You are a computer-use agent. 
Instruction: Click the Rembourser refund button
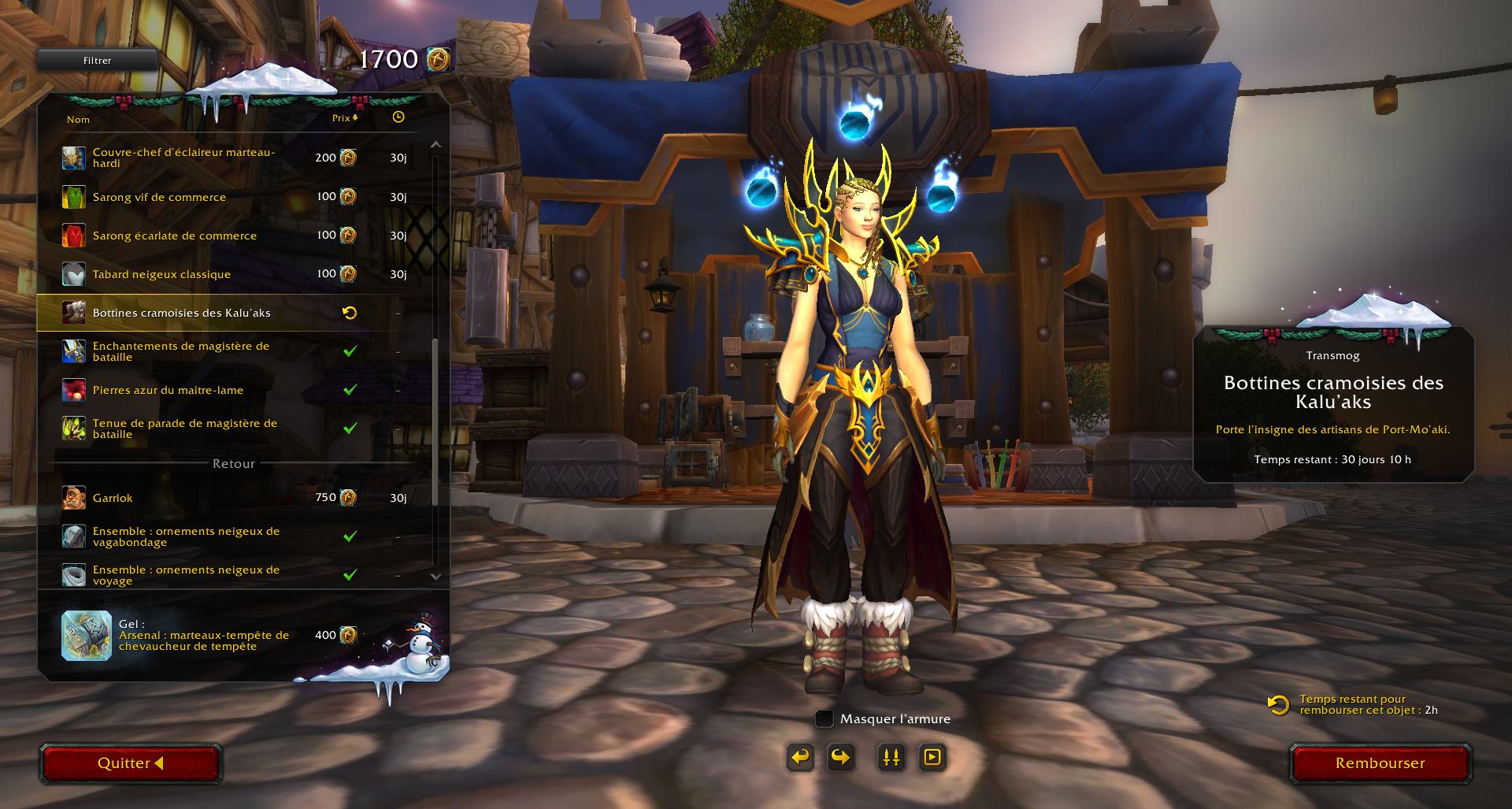click(1380, 763)
